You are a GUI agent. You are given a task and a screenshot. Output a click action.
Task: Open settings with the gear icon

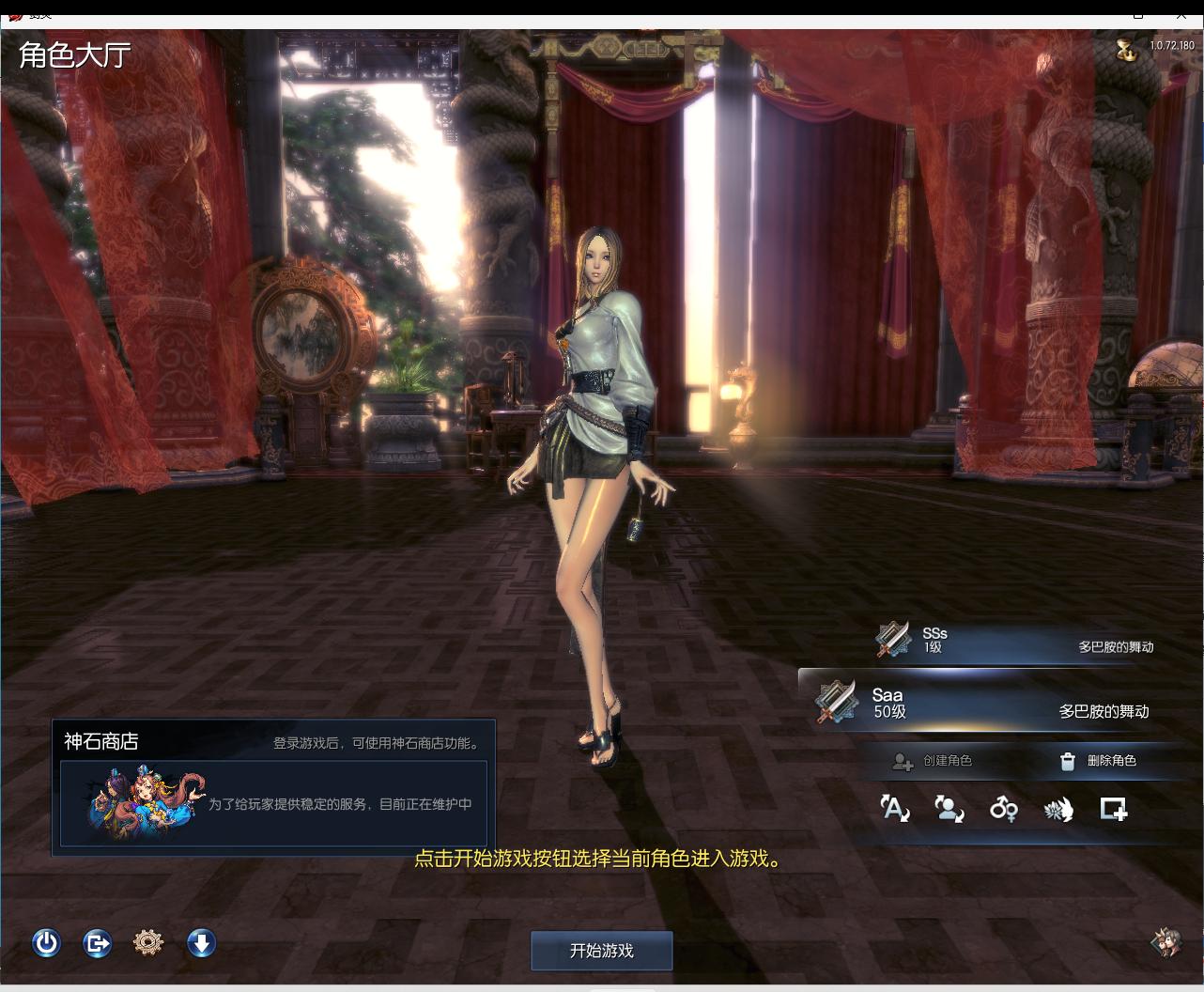click(x=148, y=942)
